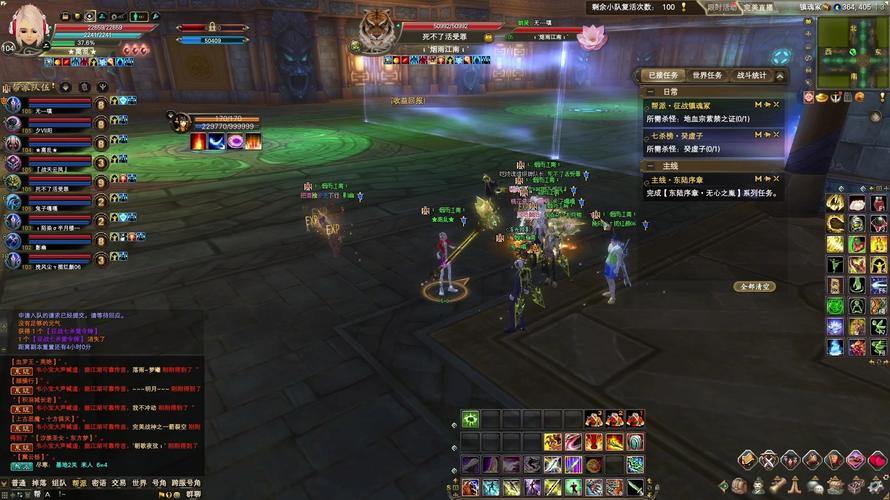
Task: Switch chat to the 帮派 guild channel
Action: click(79, 483)
